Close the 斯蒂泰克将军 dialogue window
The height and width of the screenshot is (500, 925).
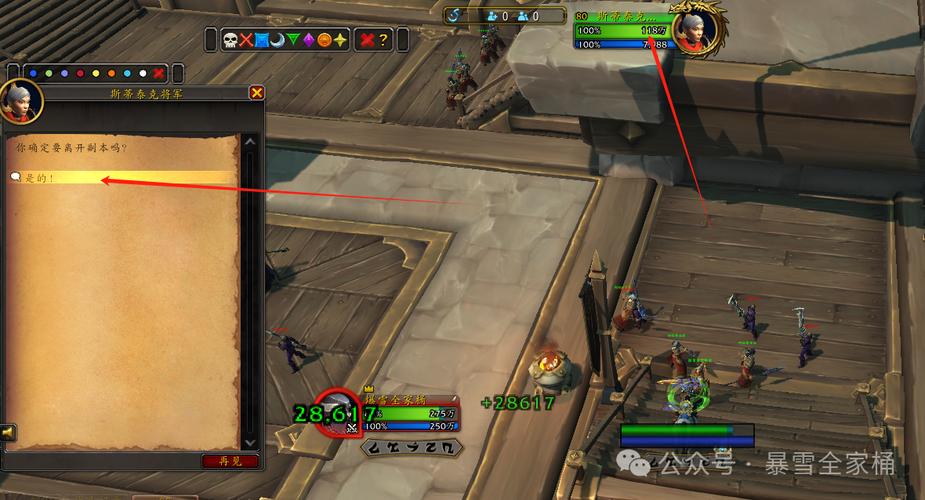257,93
